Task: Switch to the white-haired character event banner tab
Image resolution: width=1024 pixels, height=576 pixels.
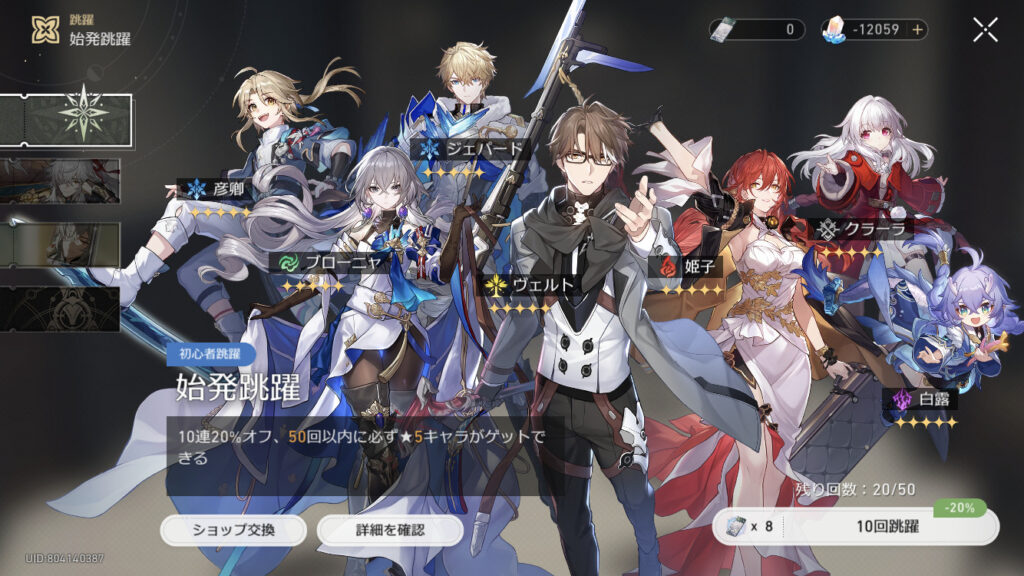Action: 60,180
